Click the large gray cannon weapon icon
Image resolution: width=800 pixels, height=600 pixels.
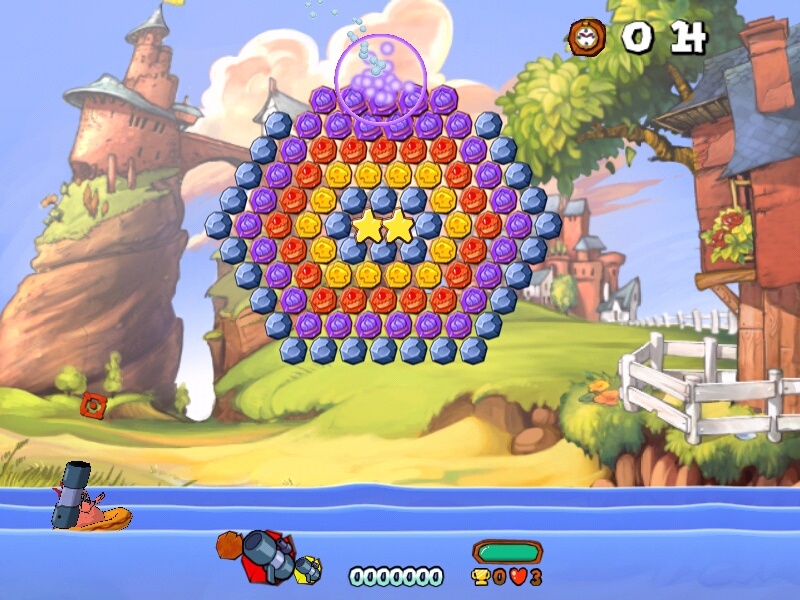tap(262, 553)
